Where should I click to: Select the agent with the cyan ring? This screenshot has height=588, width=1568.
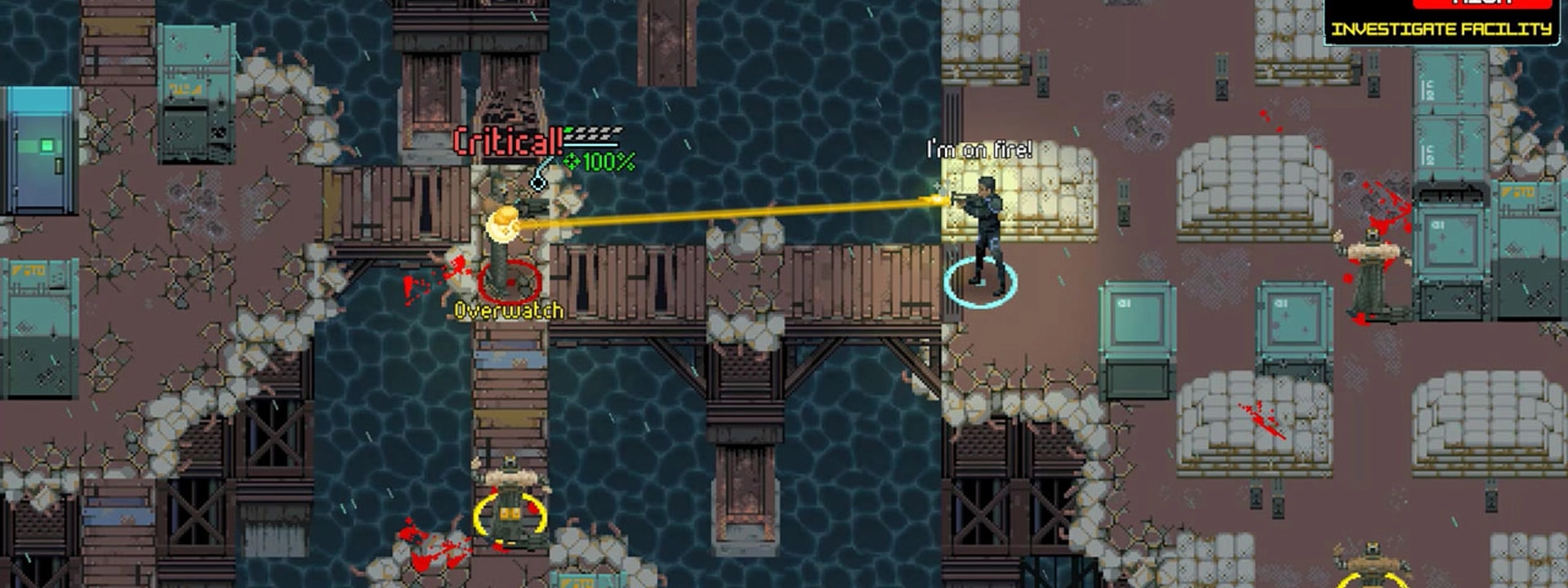(x=984, y=237)
